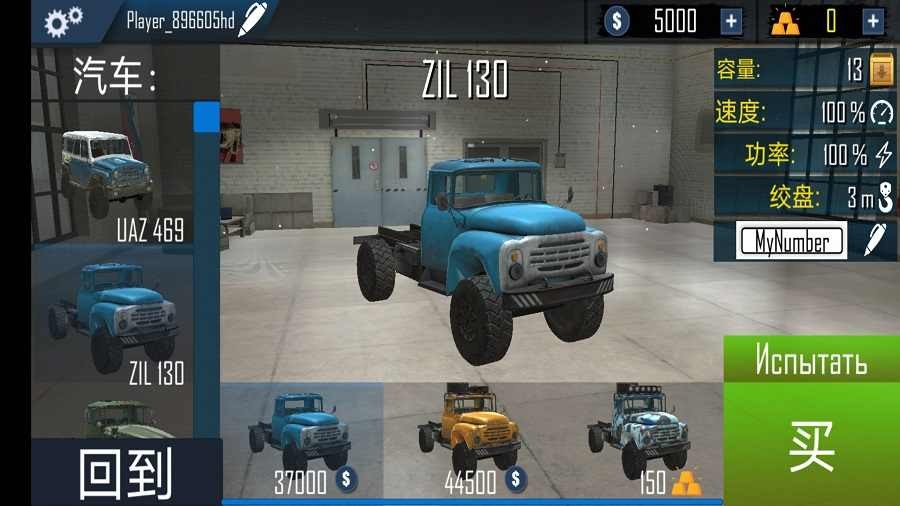The width and height of the screenshot is (900, 506).
Task: Edit player name with the pencil icon
Action: click(253, 18)
